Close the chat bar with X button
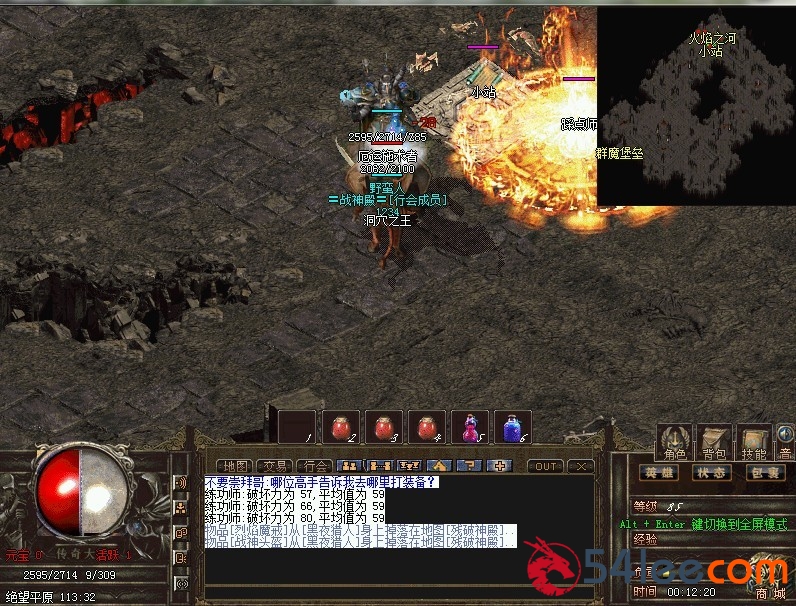The height and width of the screenshot is (606, 796). click(x=579, y=466)
